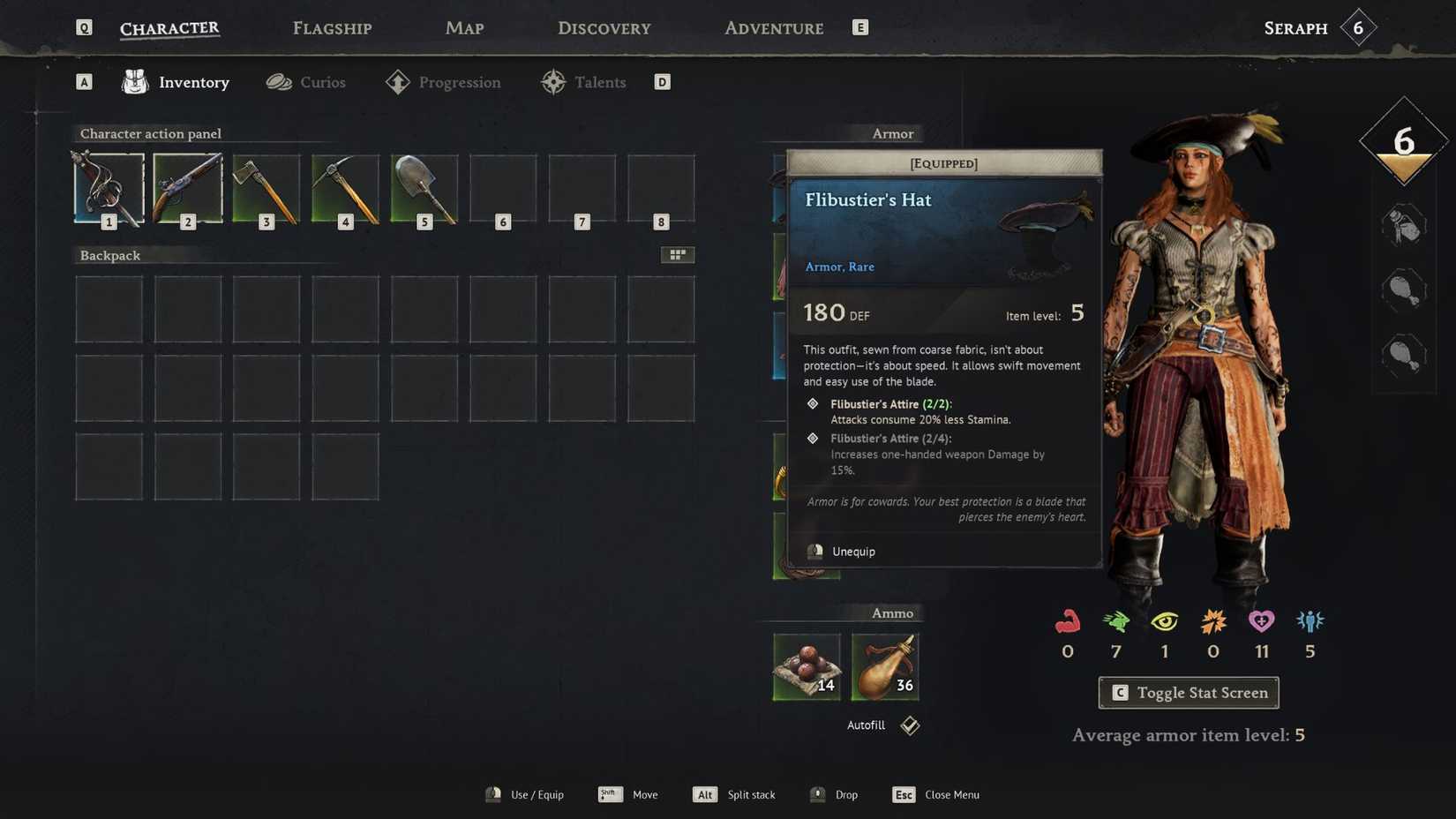Screen dimensions: 1456x819
Task: Click the green agility rabbit stat icon
Action: (x=1115, y=622)
